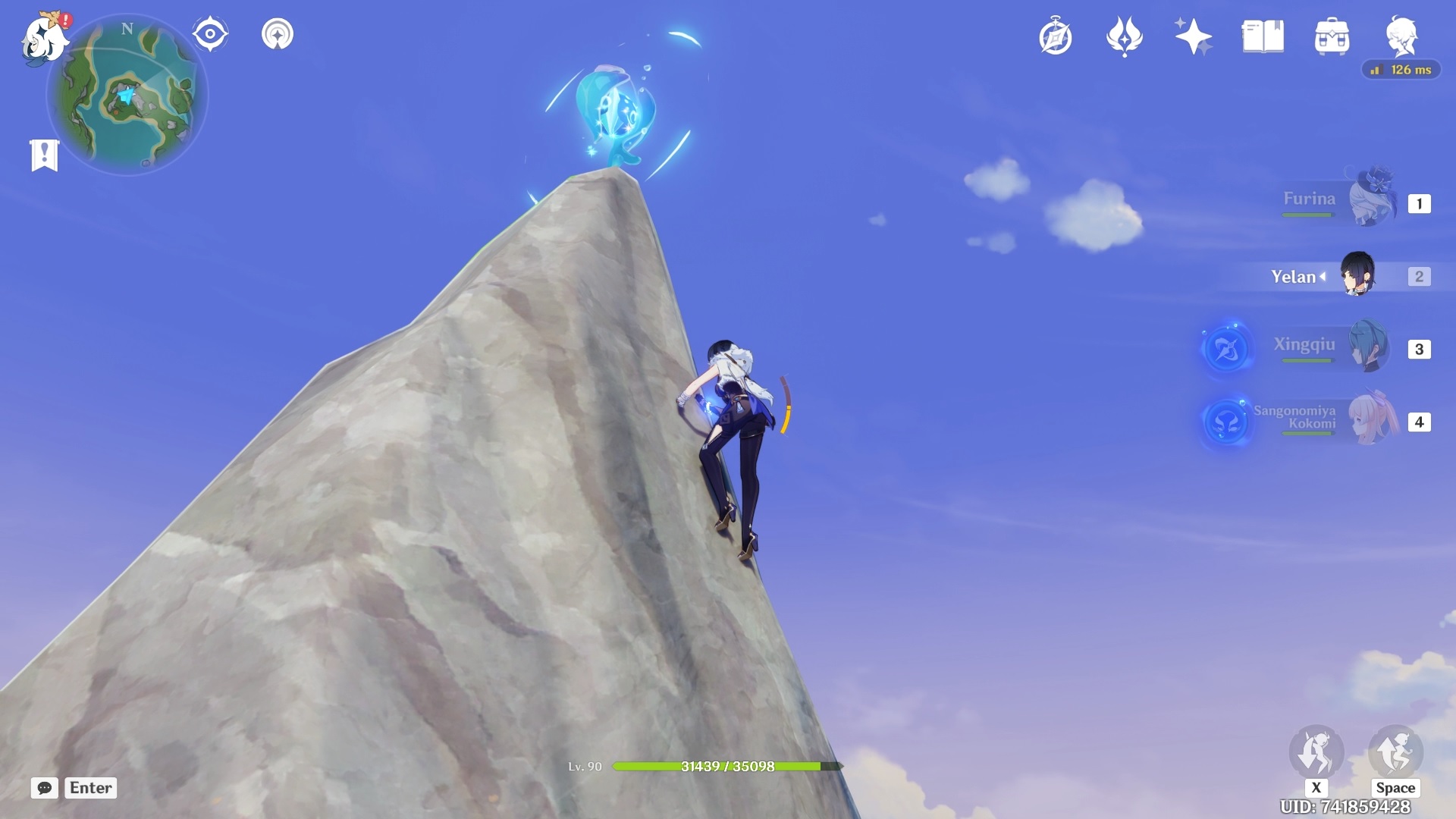
Task: Click the drop-down climbing action icon
Action: [1316, 752]
